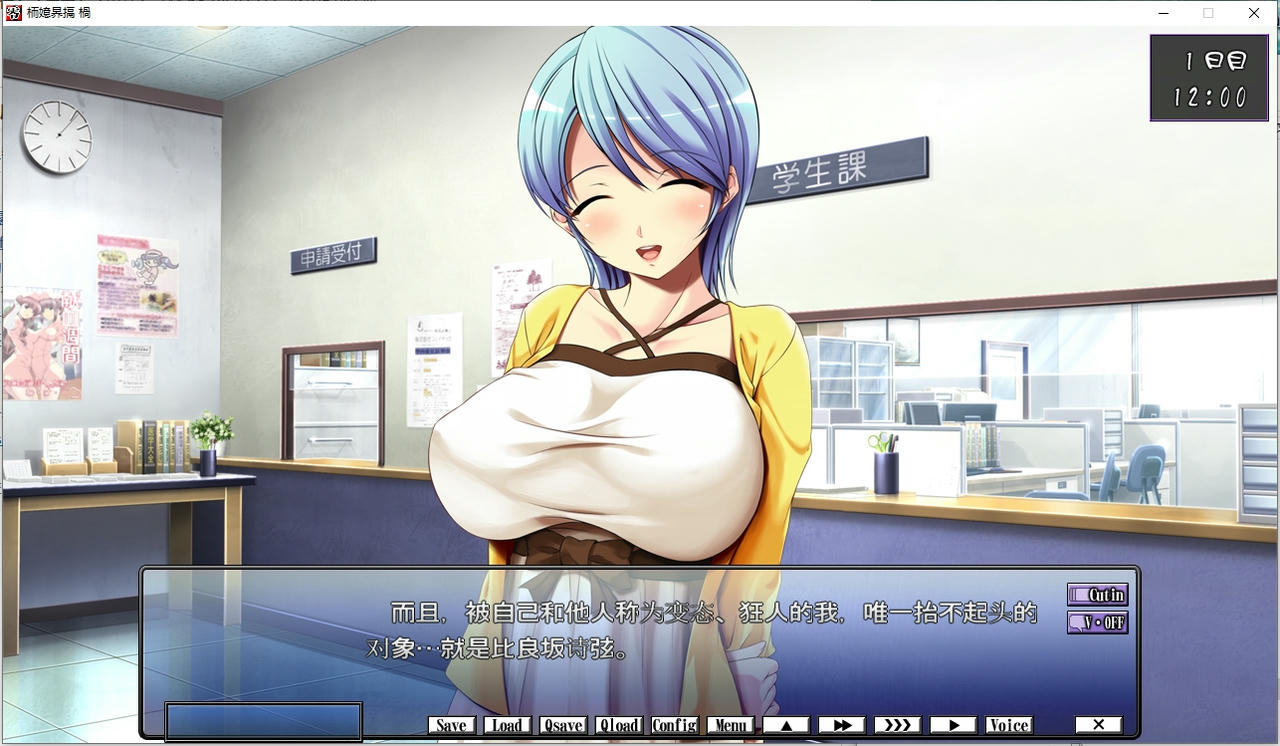This screenshot has width=1280, height=746.
Task: Quick save with the Qsave button
Action: coord(563,725)
